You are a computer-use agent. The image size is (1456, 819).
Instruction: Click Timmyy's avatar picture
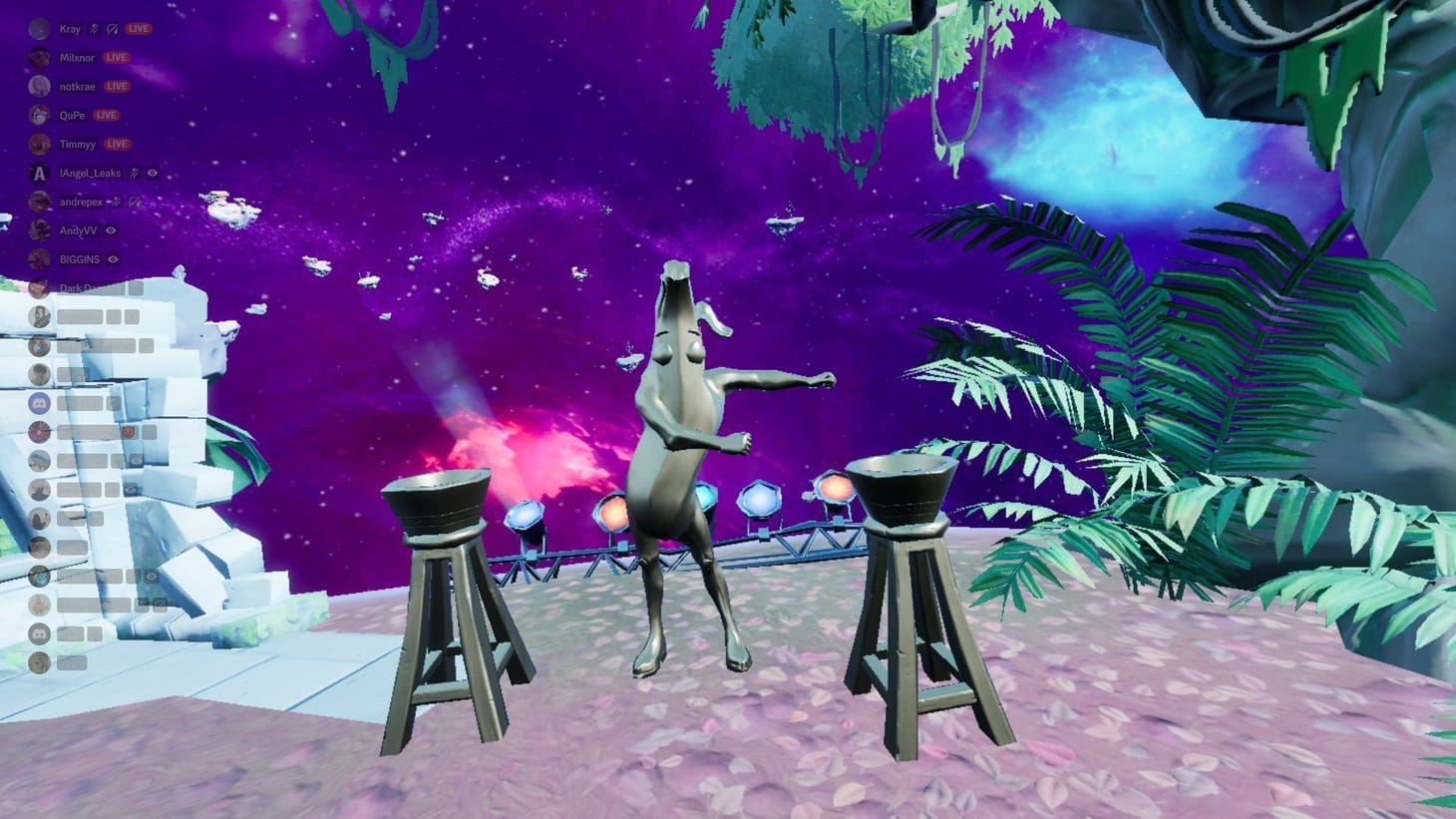(x=38, y=144)
